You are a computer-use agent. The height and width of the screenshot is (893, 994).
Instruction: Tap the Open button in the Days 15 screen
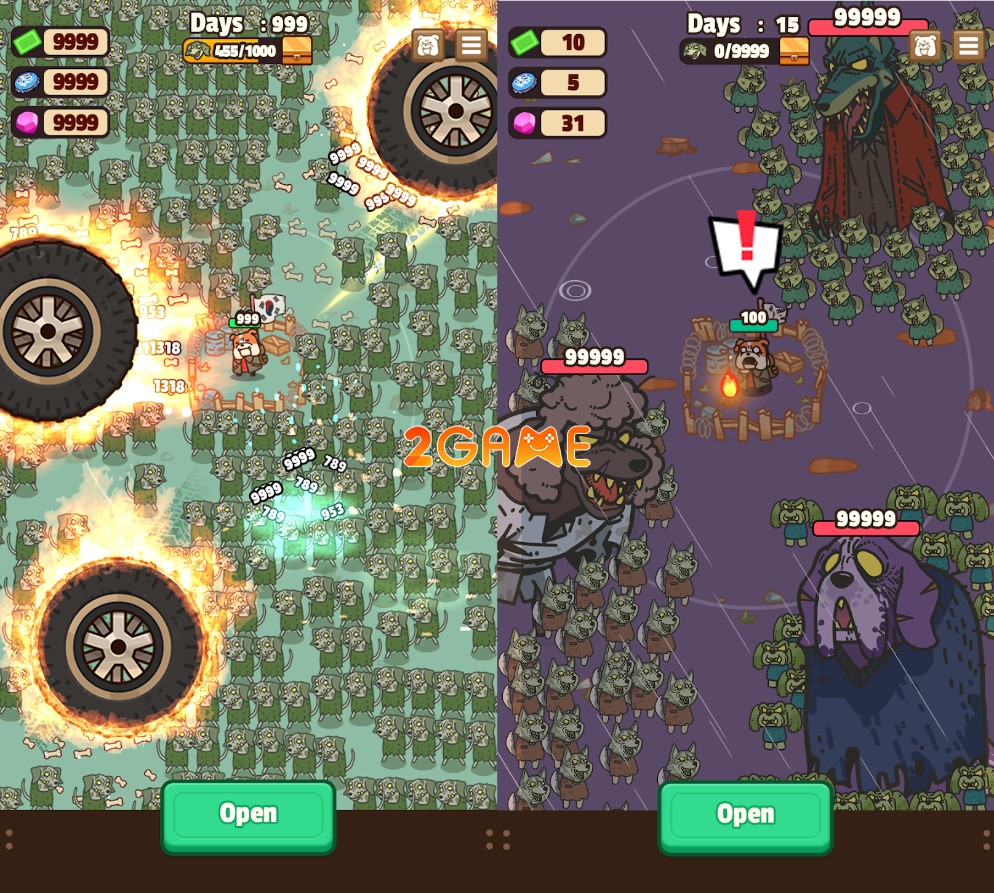745,815
